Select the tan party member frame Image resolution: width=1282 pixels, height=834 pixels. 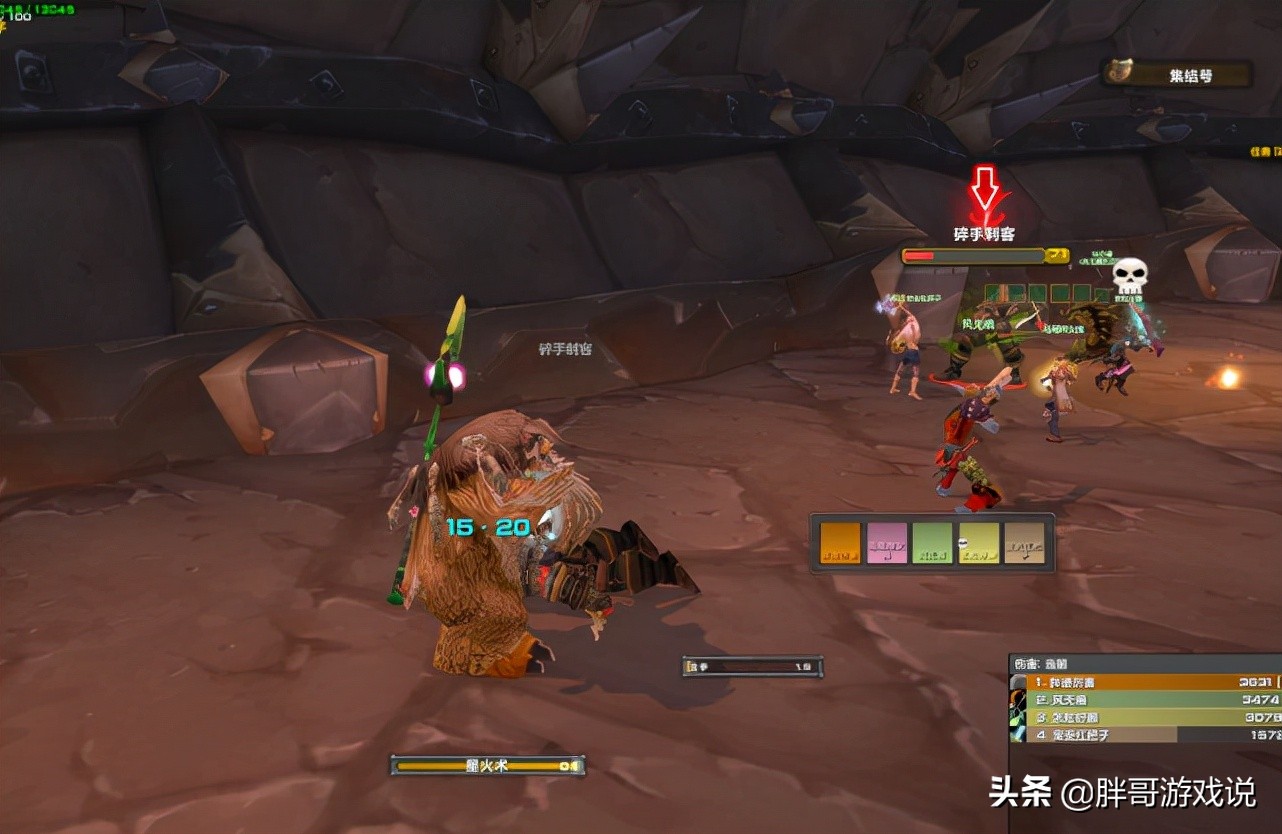[x=1024, y=543]
